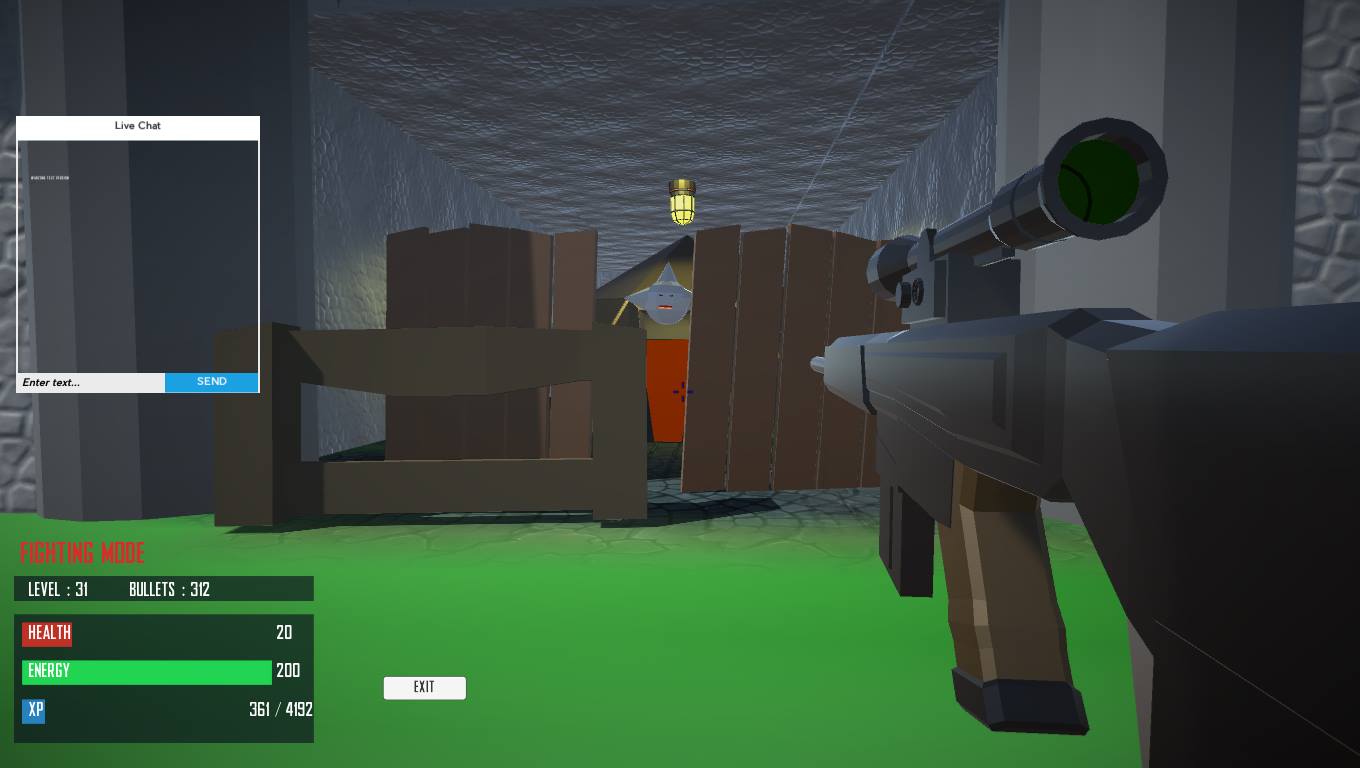Click the blue XP badge icon

pyautogui.click(x=33, y=710)
